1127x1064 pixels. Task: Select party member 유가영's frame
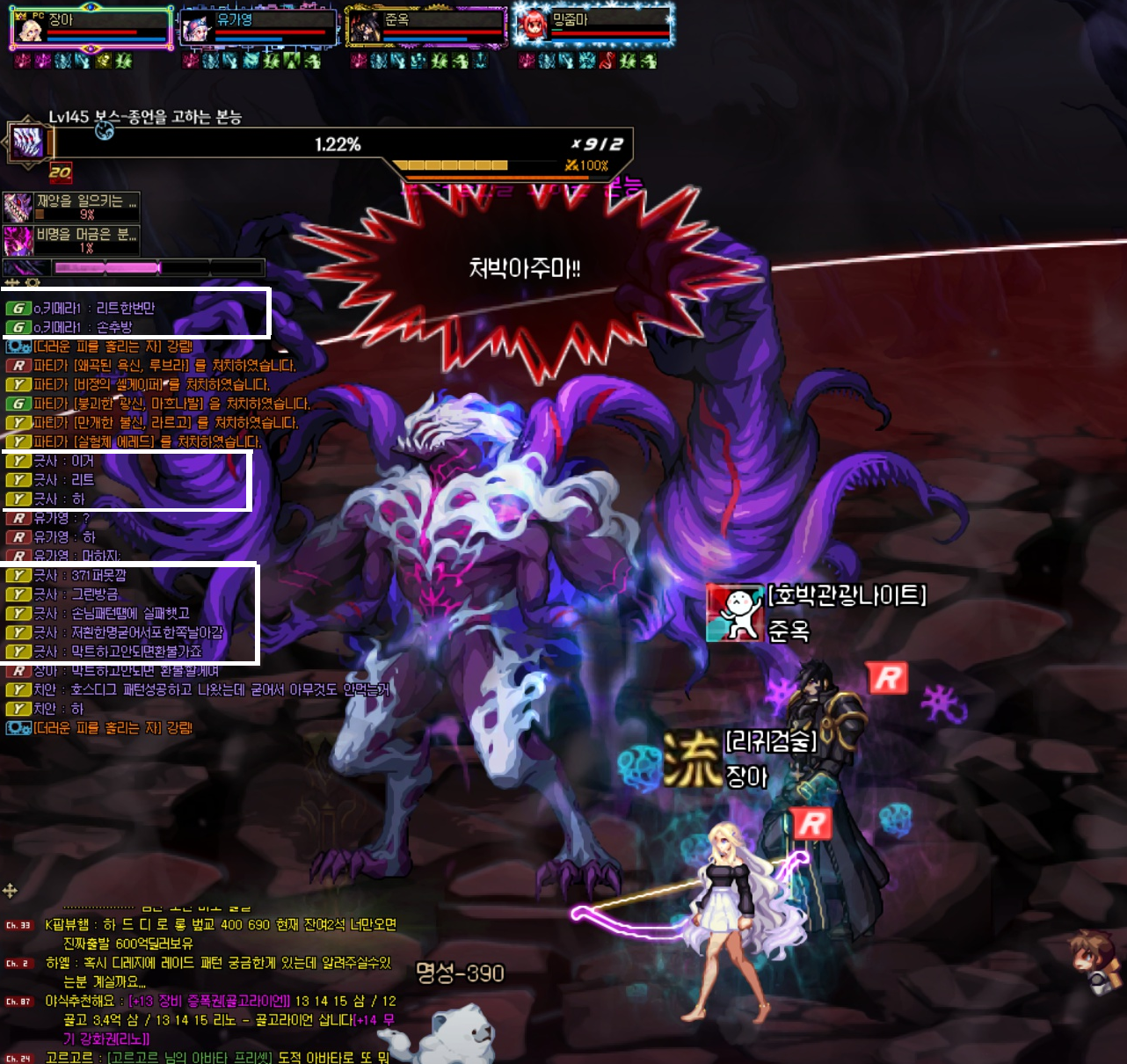258,27
